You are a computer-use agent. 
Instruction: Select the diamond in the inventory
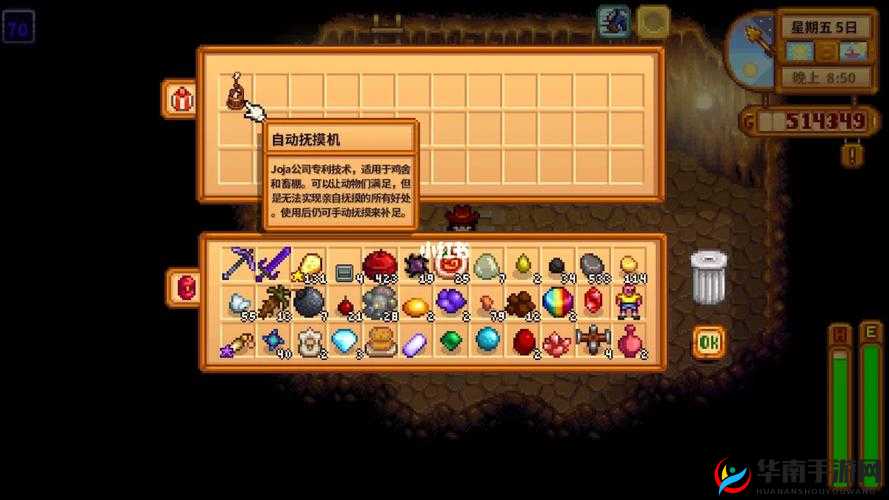pos(344,341)
